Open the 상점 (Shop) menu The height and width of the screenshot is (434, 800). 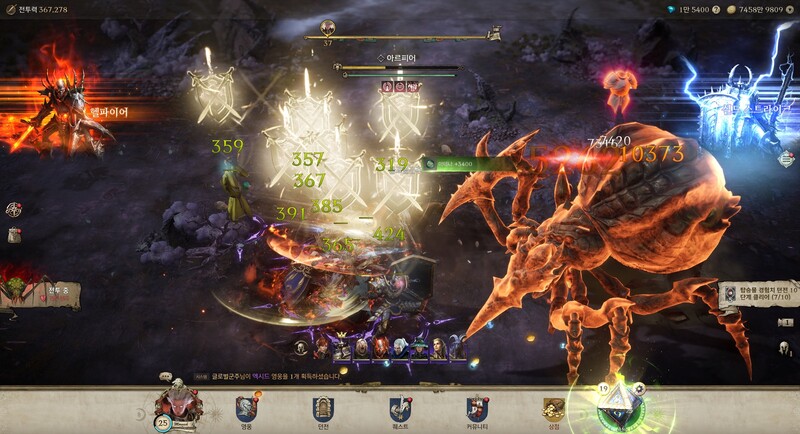[x=554, y=408]
